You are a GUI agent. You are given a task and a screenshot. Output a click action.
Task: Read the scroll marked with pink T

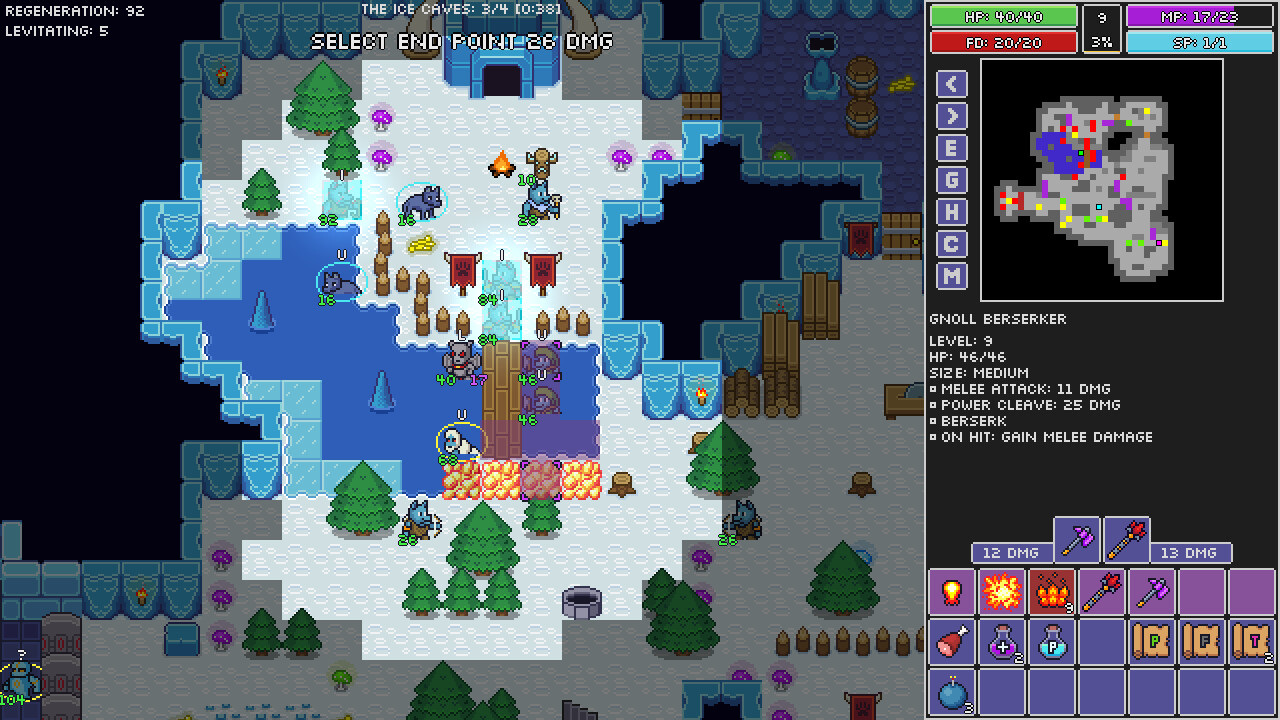[x=1252, y=642]
